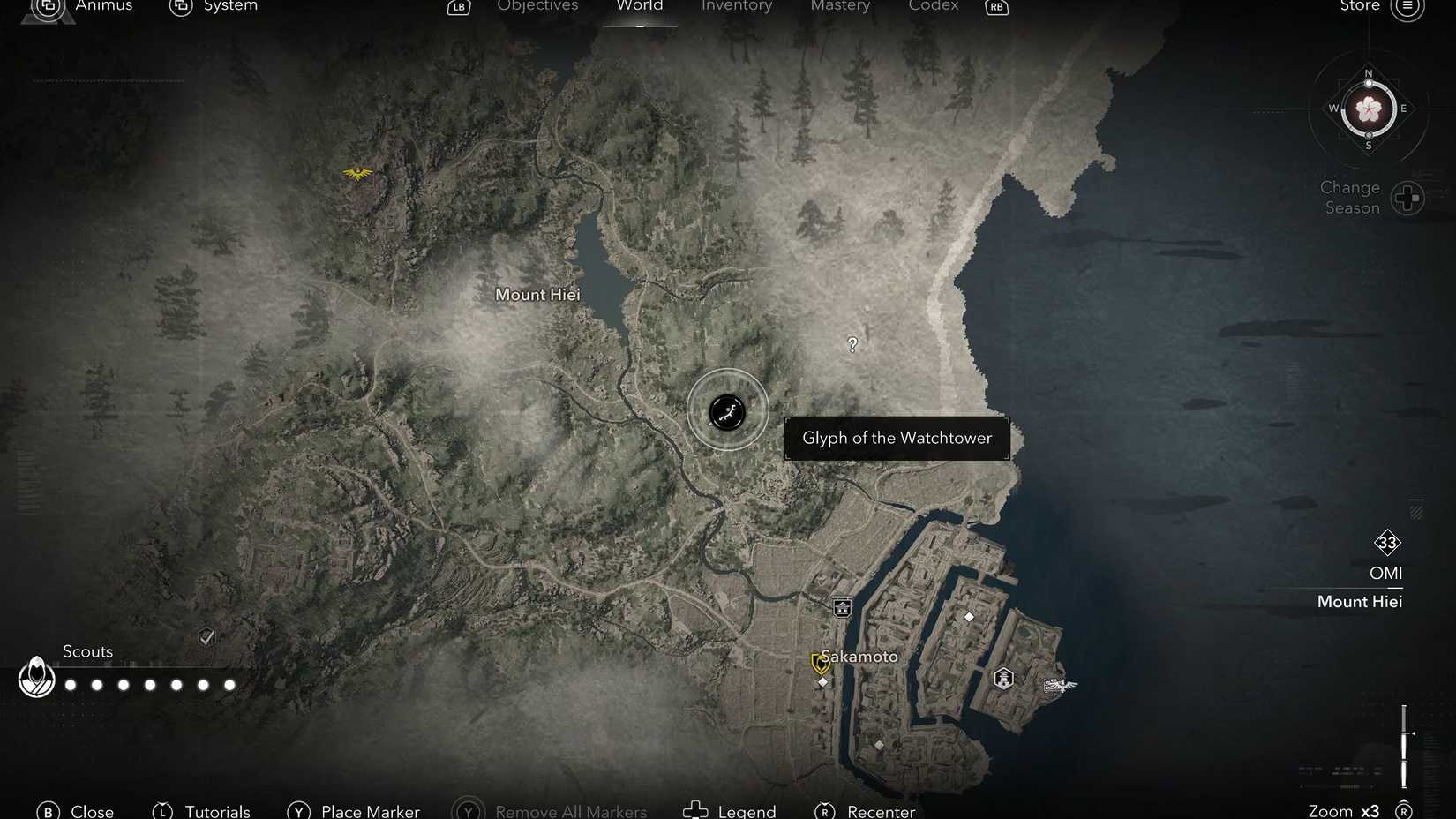
Task: Click the completed objective checkmark above Scouts
Action: pyautogui.click(x=206, y=636)
